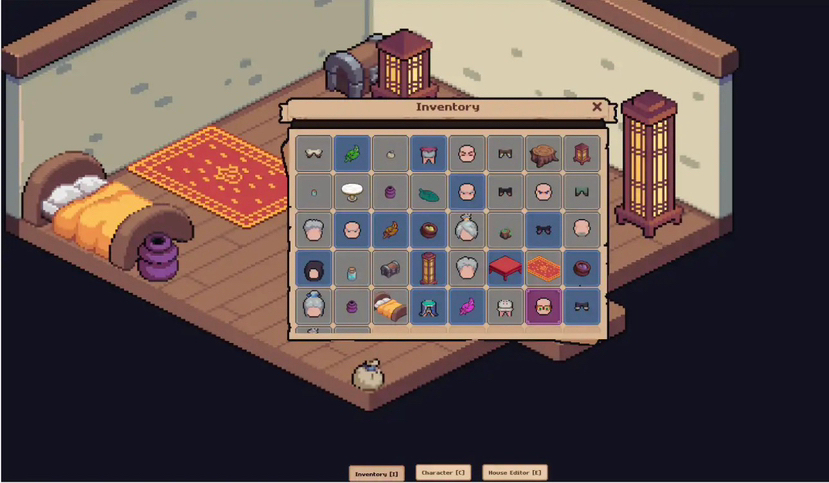Screen dimensions: 829x483
Task: Close the Inventory window
Action: [x=597, y=107]
